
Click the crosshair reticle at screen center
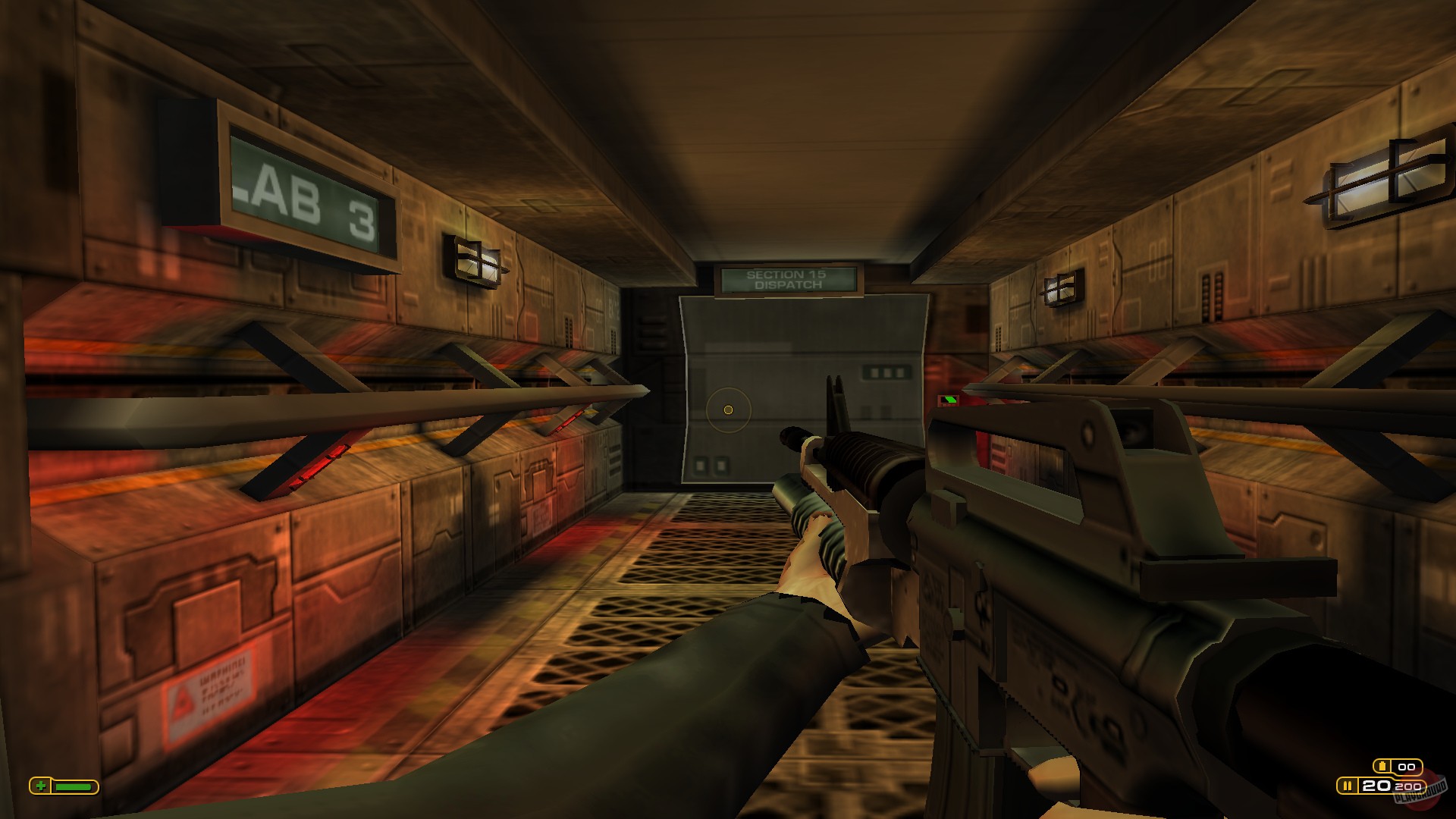pos(726,409)
